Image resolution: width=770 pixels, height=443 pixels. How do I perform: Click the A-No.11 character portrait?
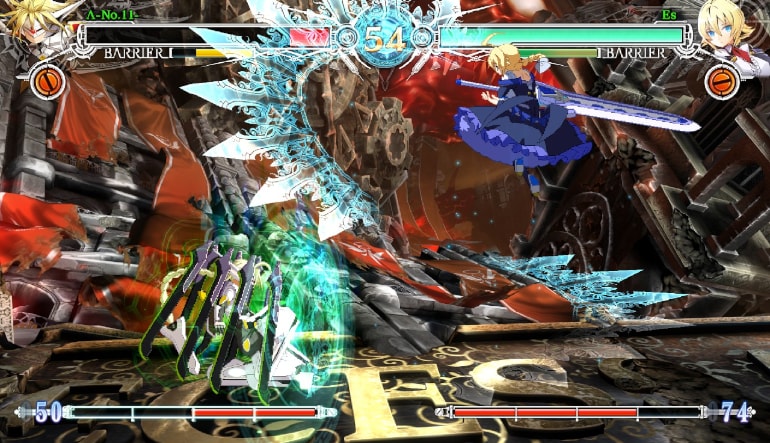(x=40, y=28)
